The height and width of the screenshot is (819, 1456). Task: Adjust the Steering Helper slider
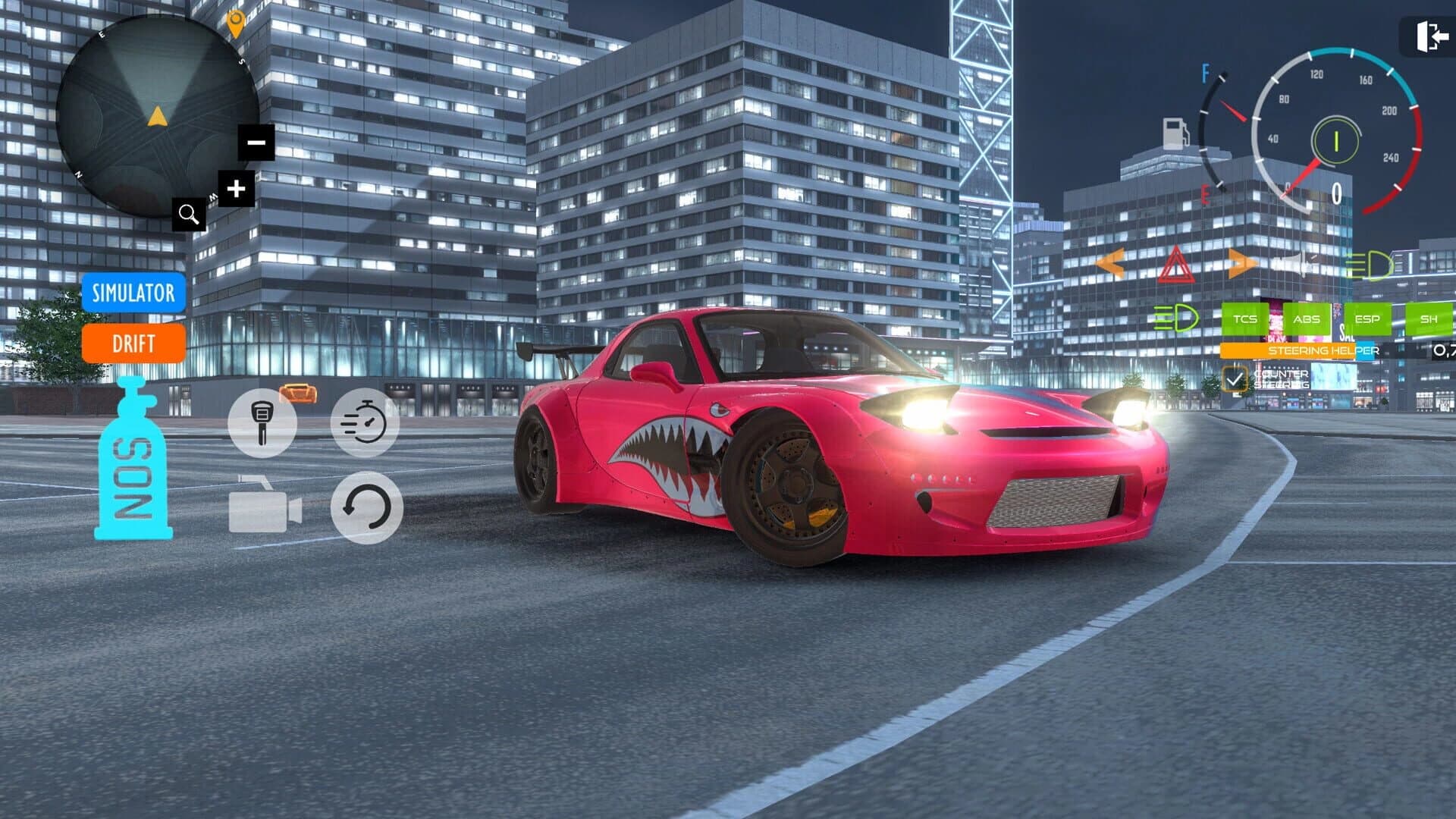1289,350
